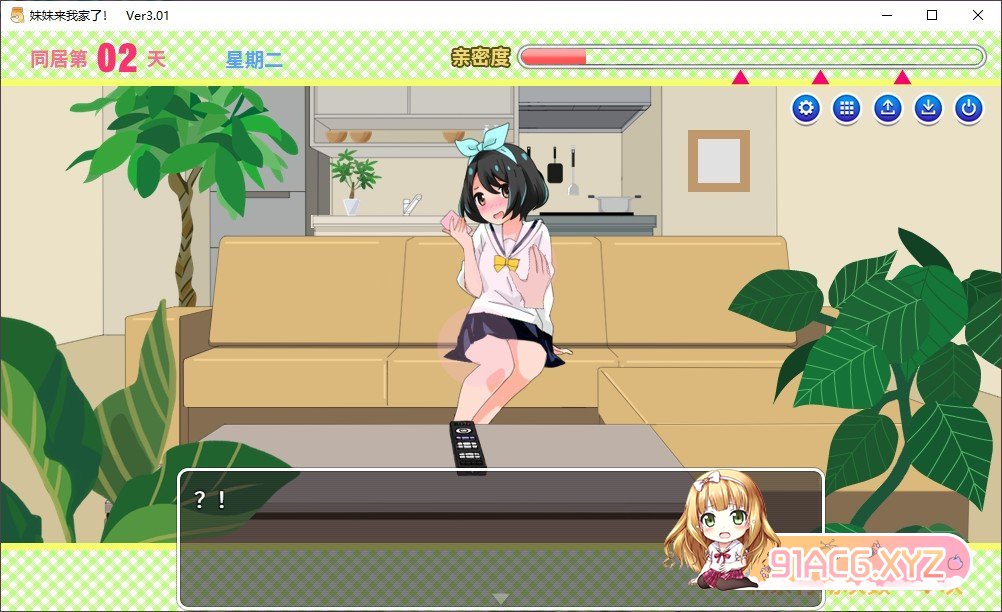
Task: Click the blue power button icon
Action: pyautogui.click(x=968, y=109)
